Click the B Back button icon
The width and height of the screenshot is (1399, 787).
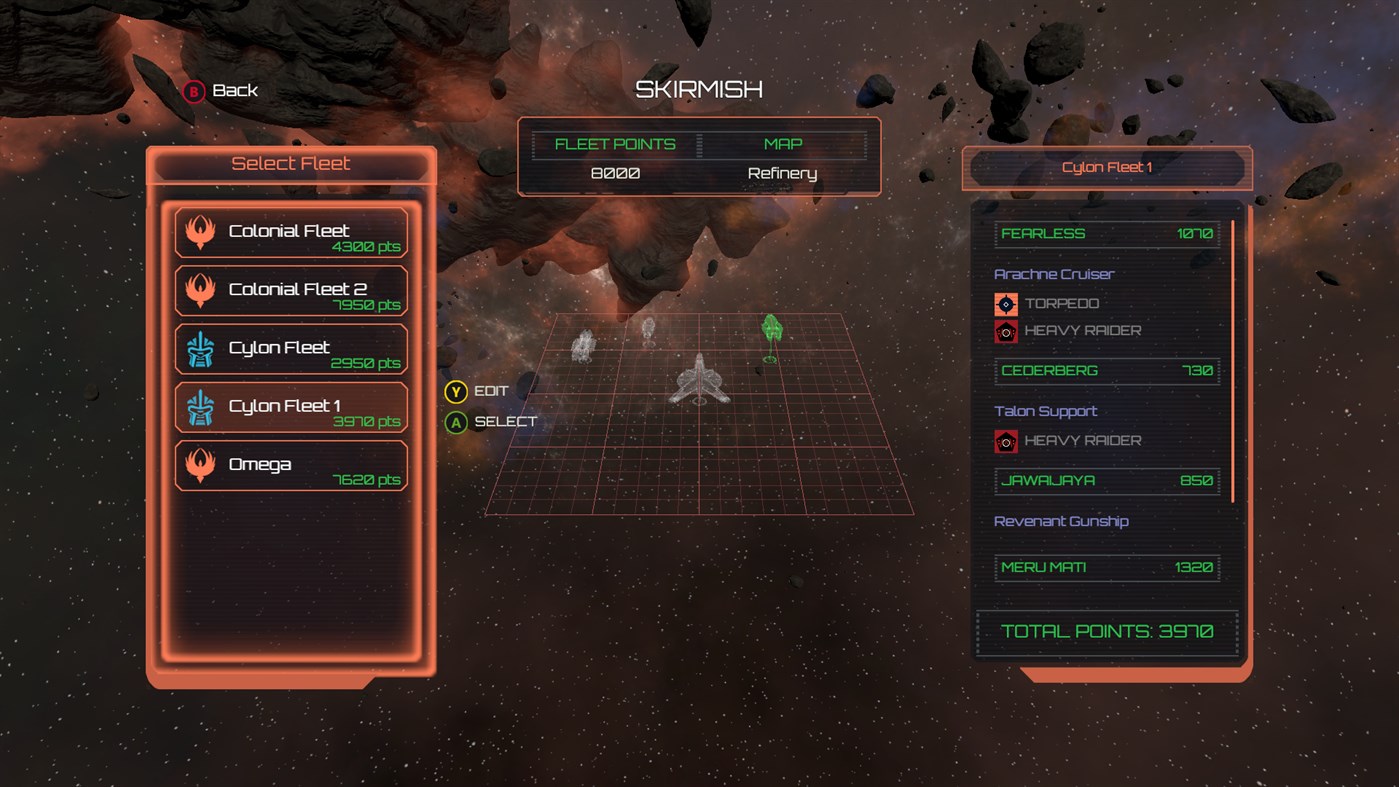point(191,90)
